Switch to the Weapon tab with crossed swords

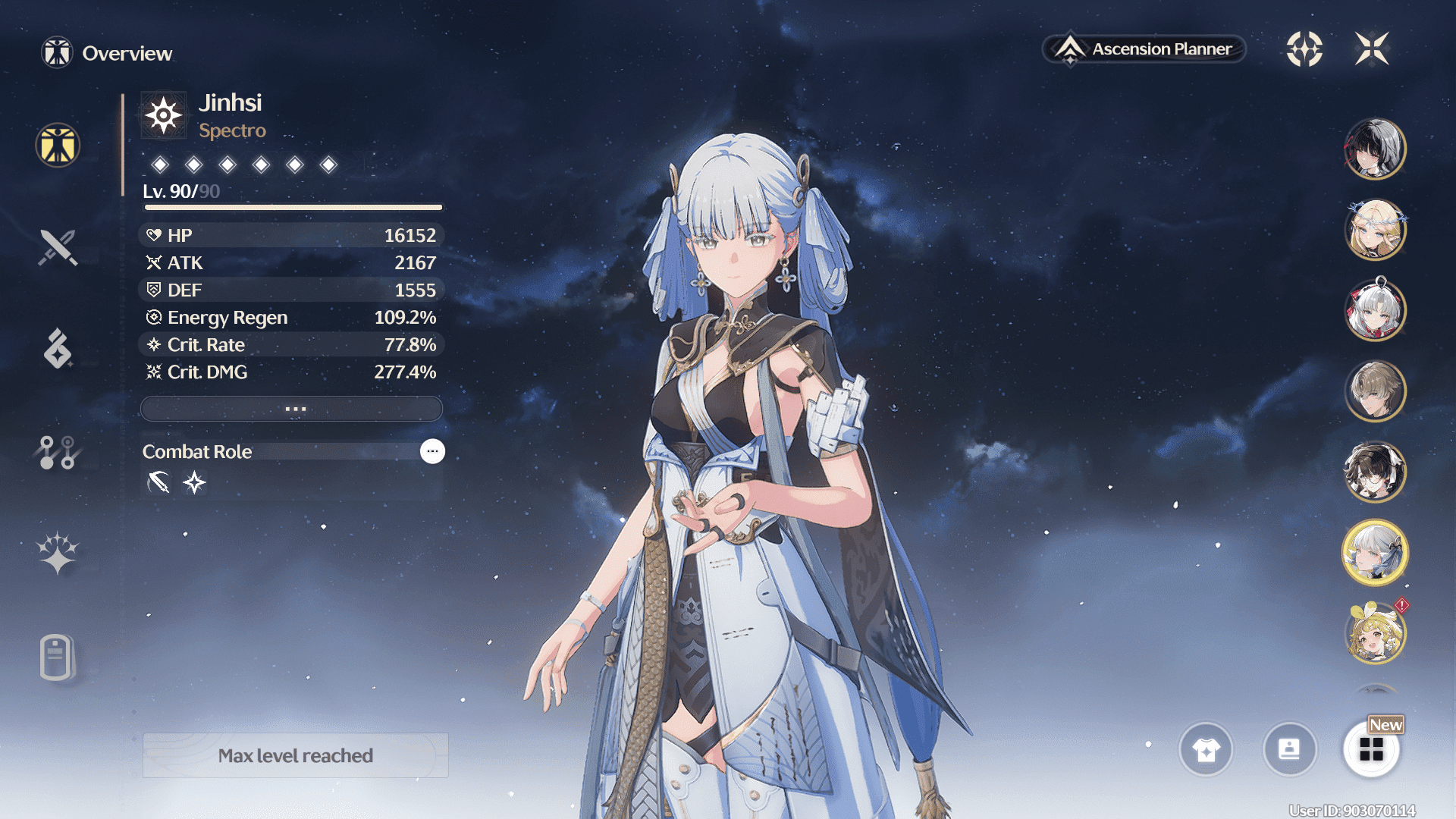point(58,247)
